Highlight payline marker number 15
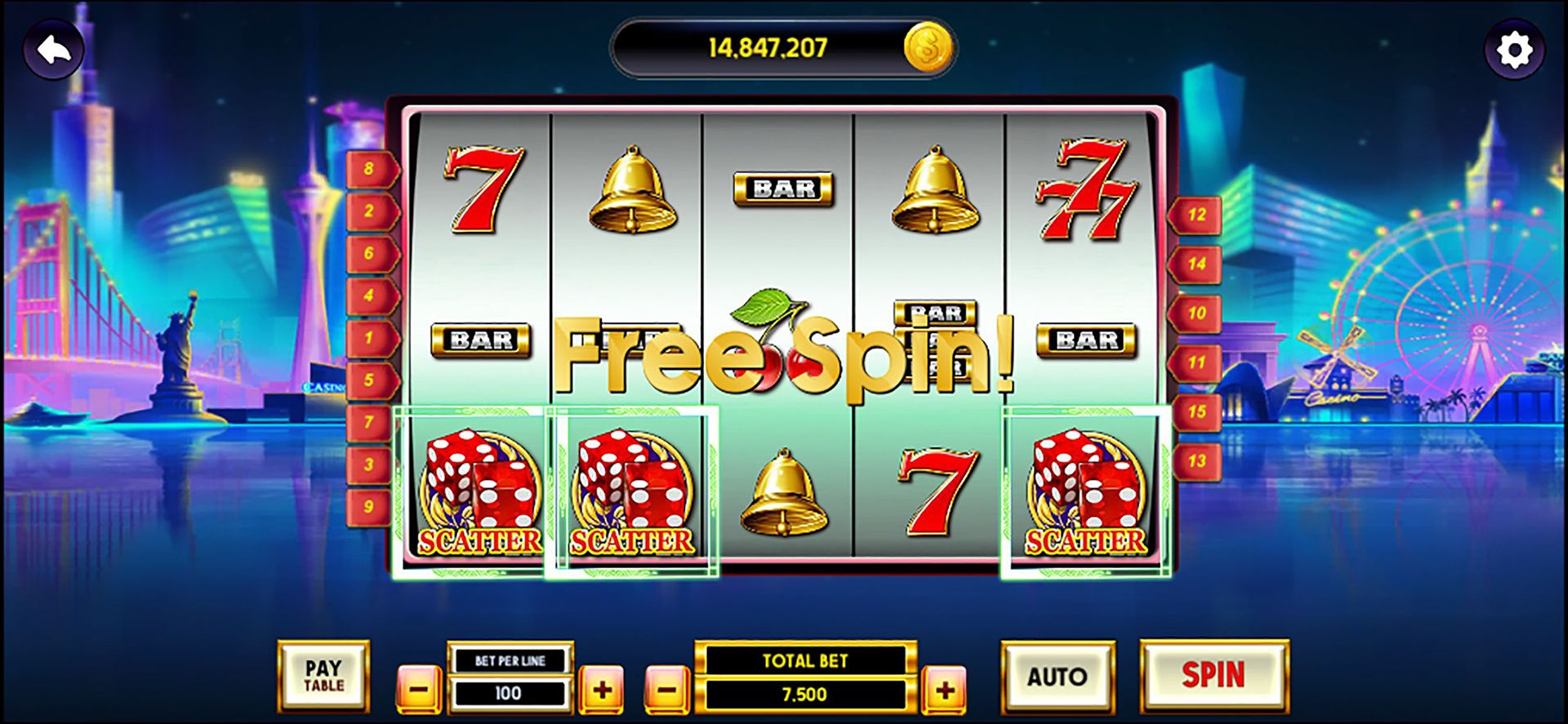The image size is (1568, 724). (x=1196, y=412)
